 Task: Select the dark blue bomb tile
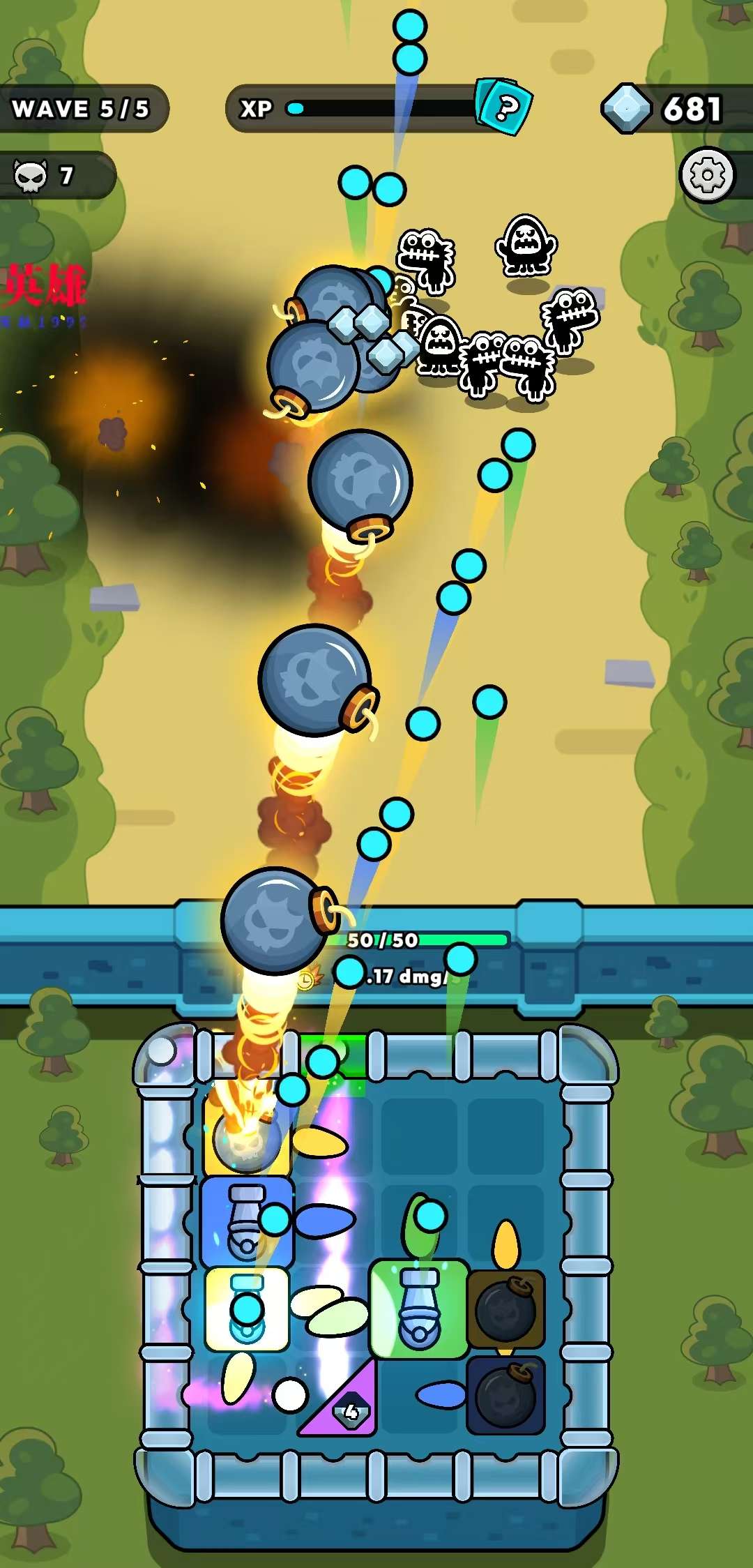click(x=505, y=1396)
